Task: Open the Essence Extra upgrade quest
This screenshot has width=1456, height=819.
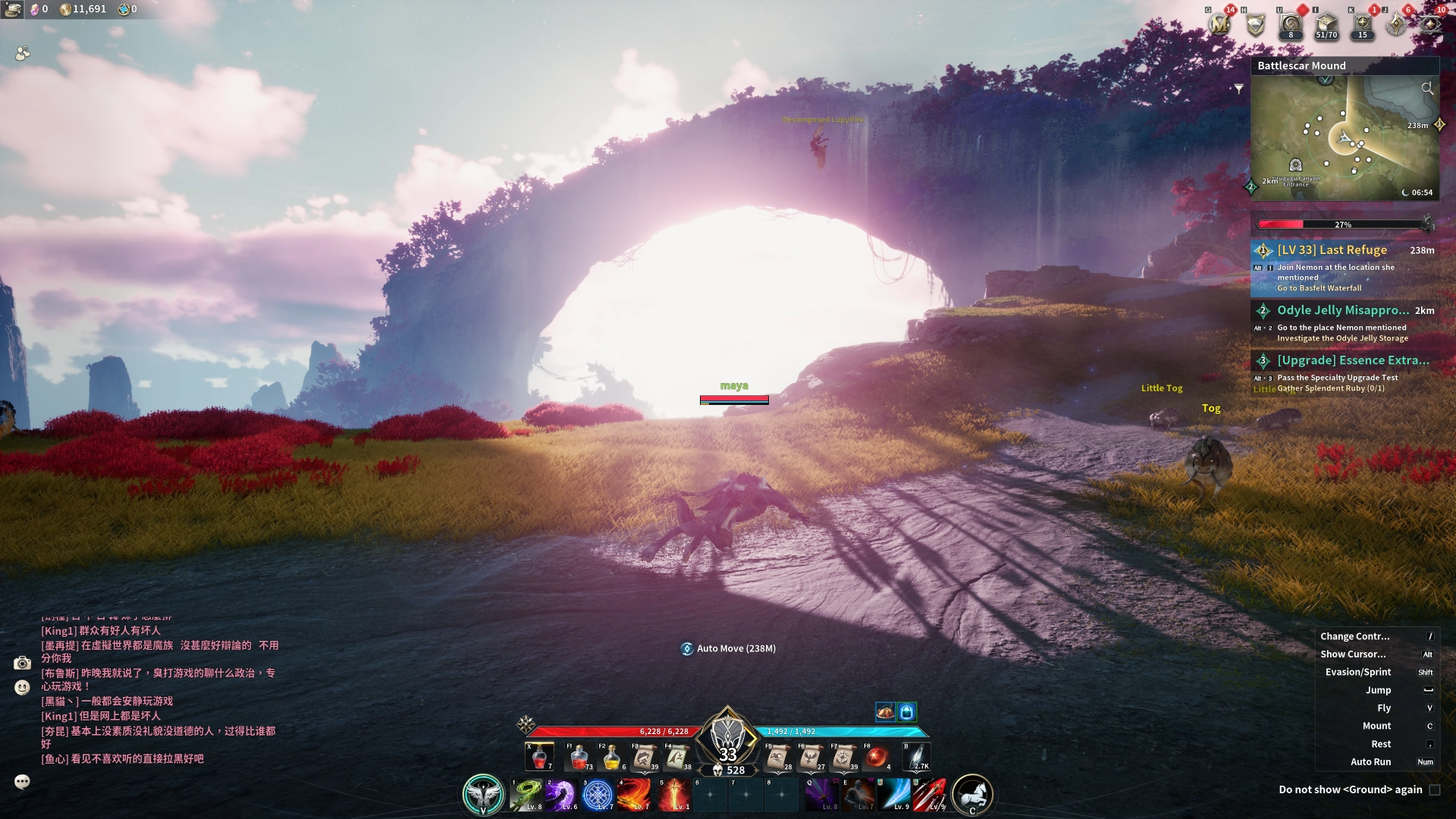Action: click(1343, 372)
